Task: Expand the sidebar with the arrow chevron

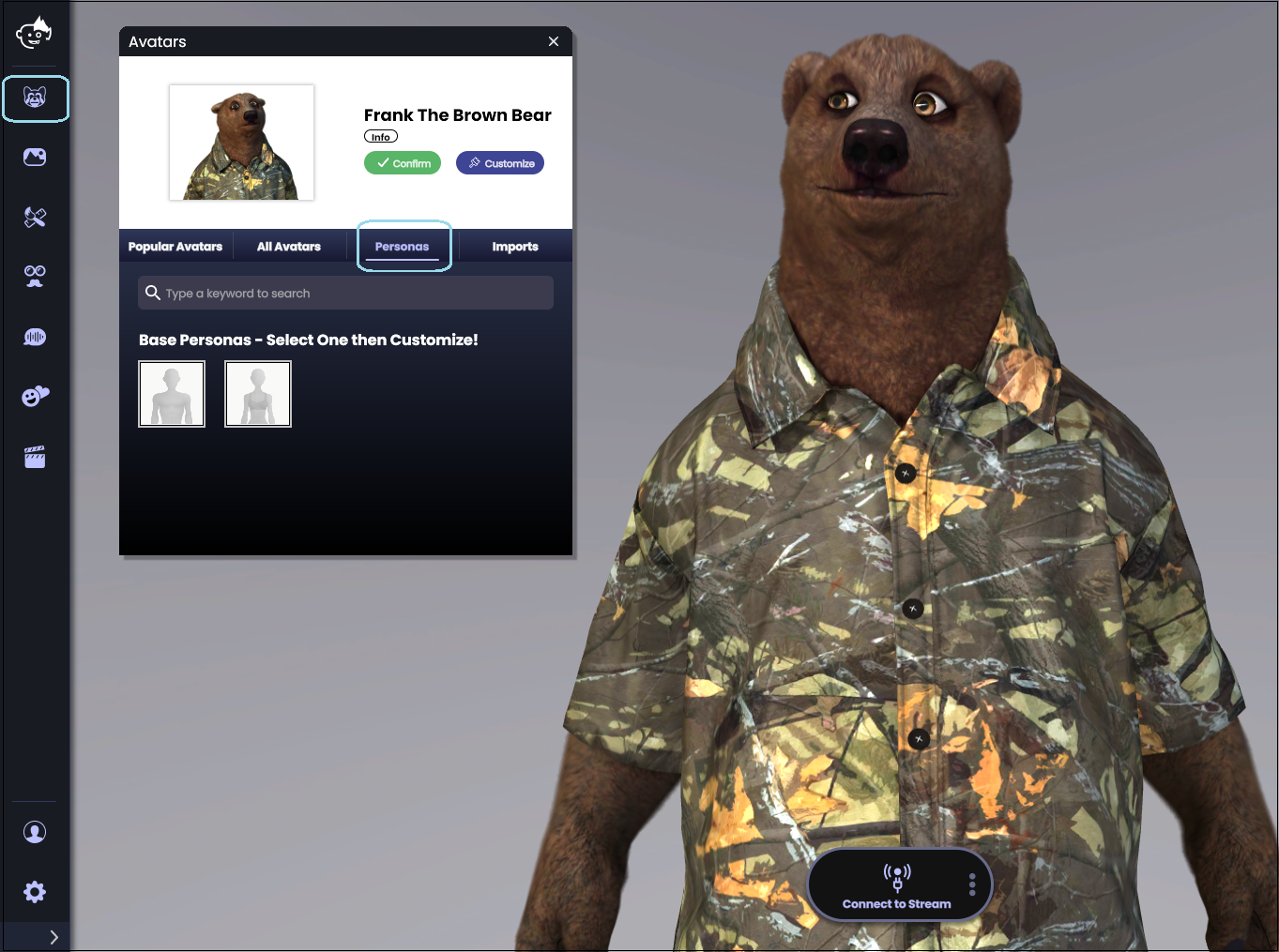Action: [53, 936]
